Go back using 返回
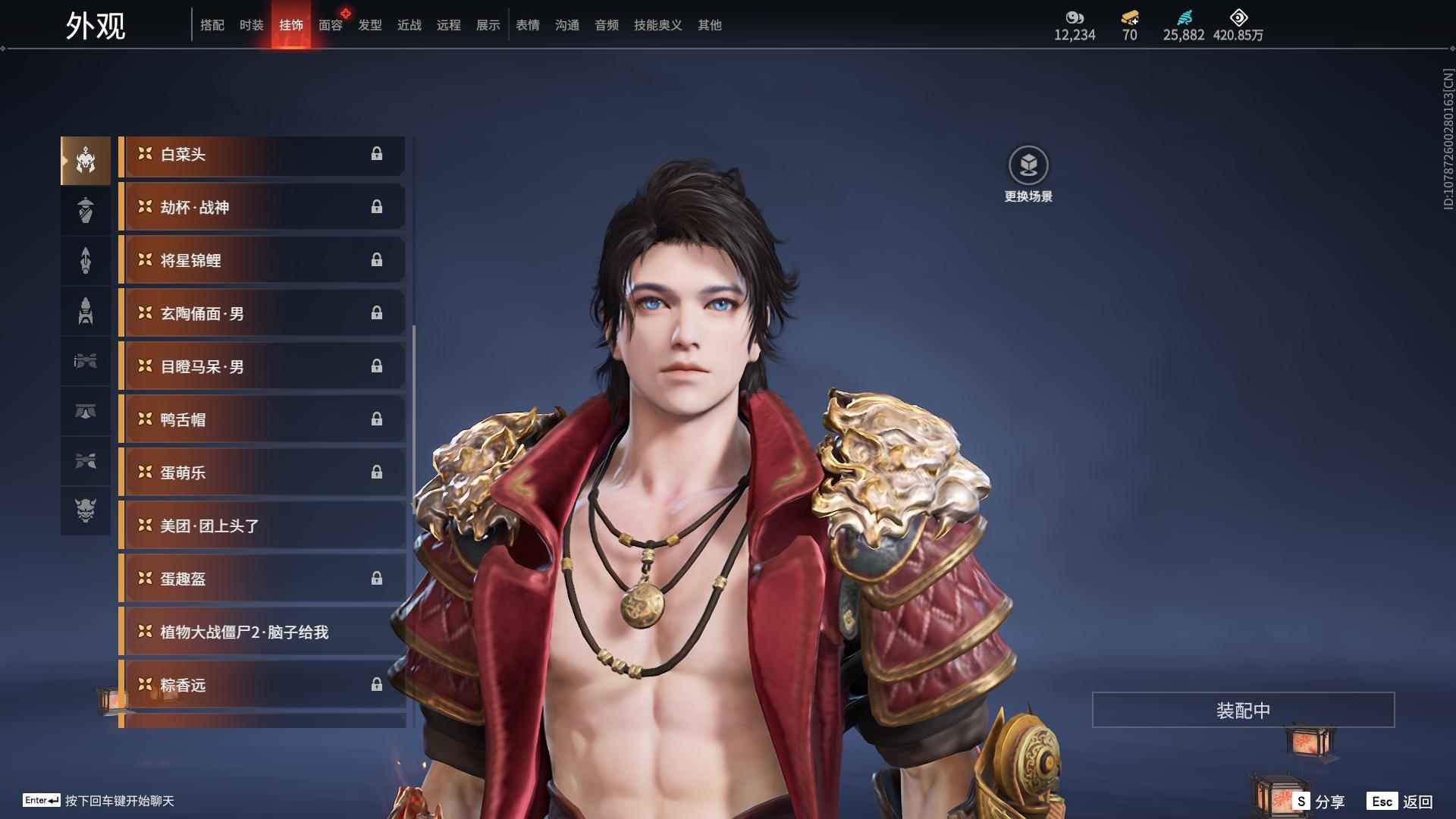This screenshot has height=819, width=1456. click(1401, 802)
